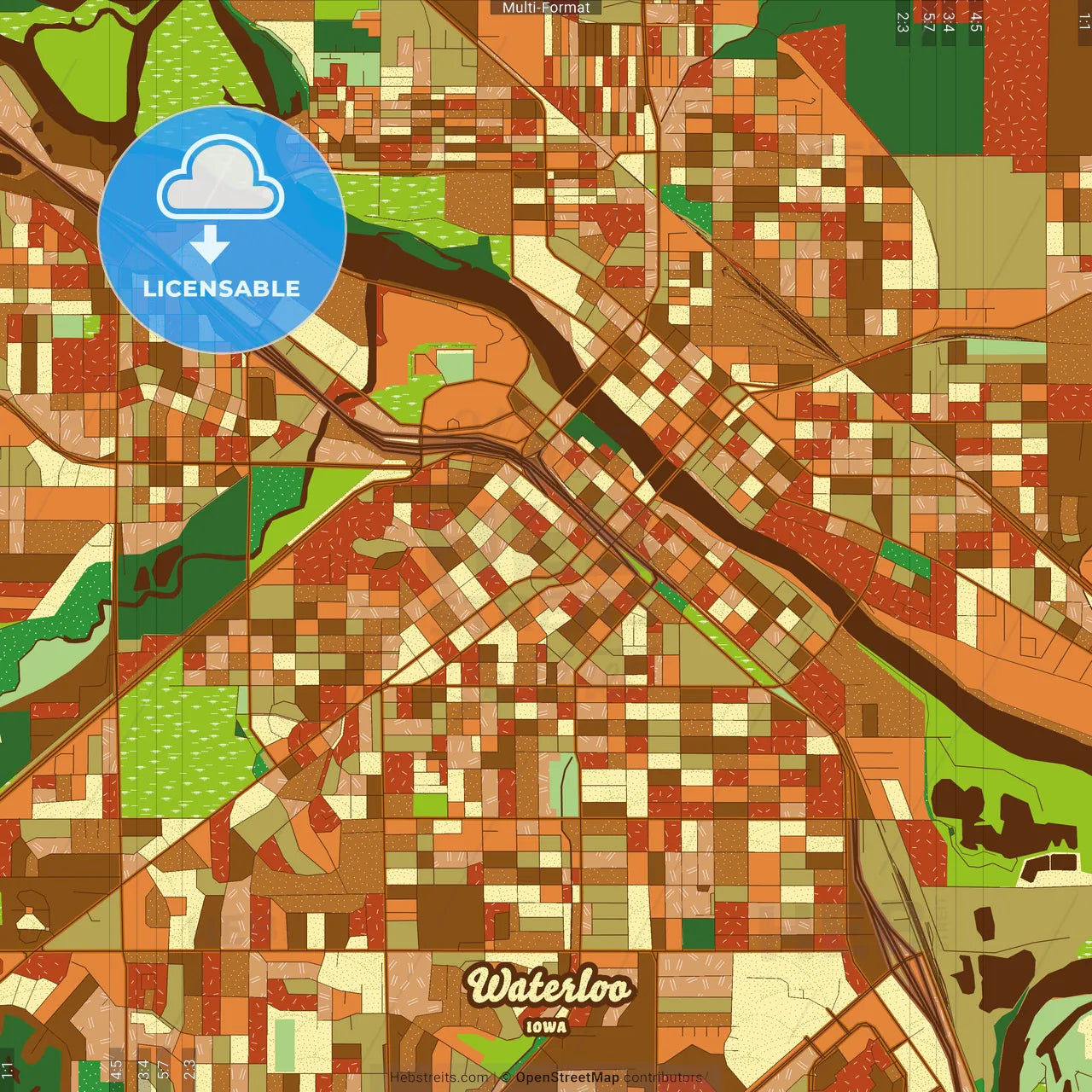Select the Multi-Format label
Viewport: 1092px width, 1092px height.
coord(546,8)
